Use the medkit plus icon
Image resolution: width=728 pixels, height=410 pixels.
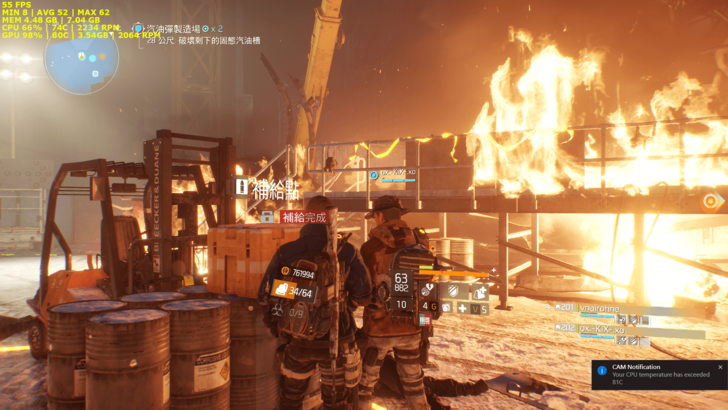click(462, 309)
